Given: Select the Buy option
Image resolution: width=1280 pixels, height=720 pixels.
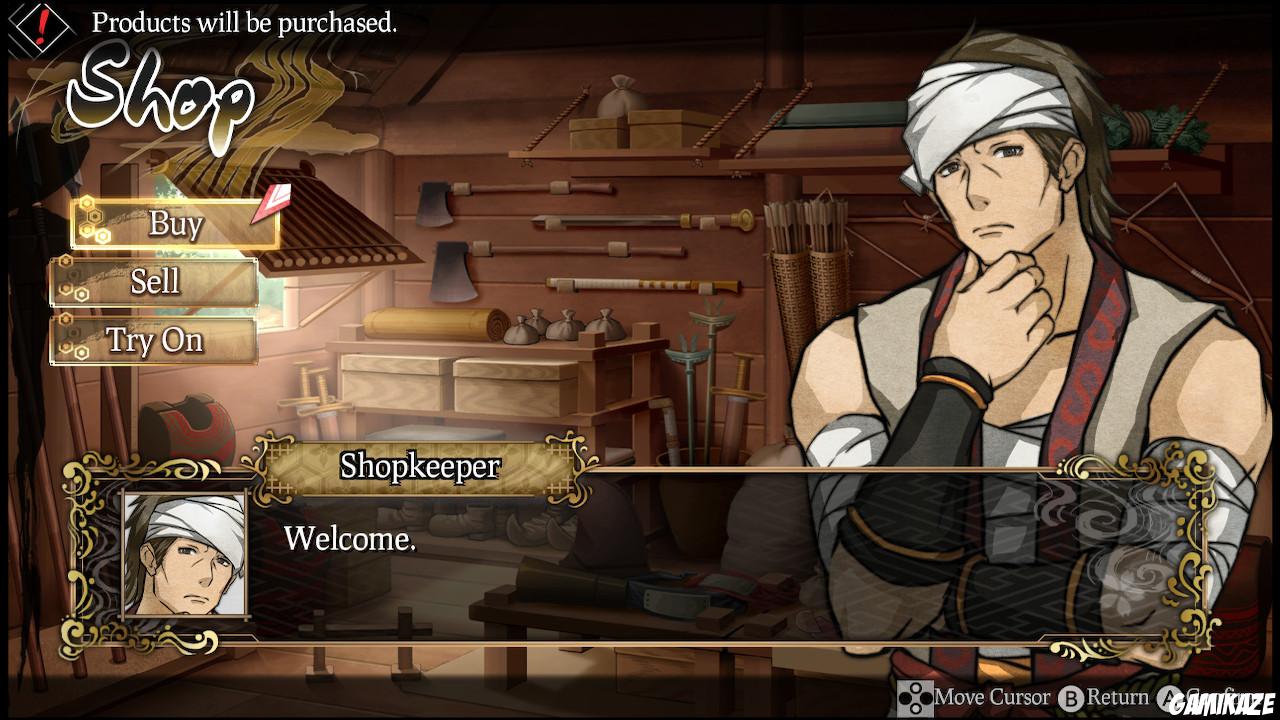Looking at the screenshot, I should coord(175,224).
